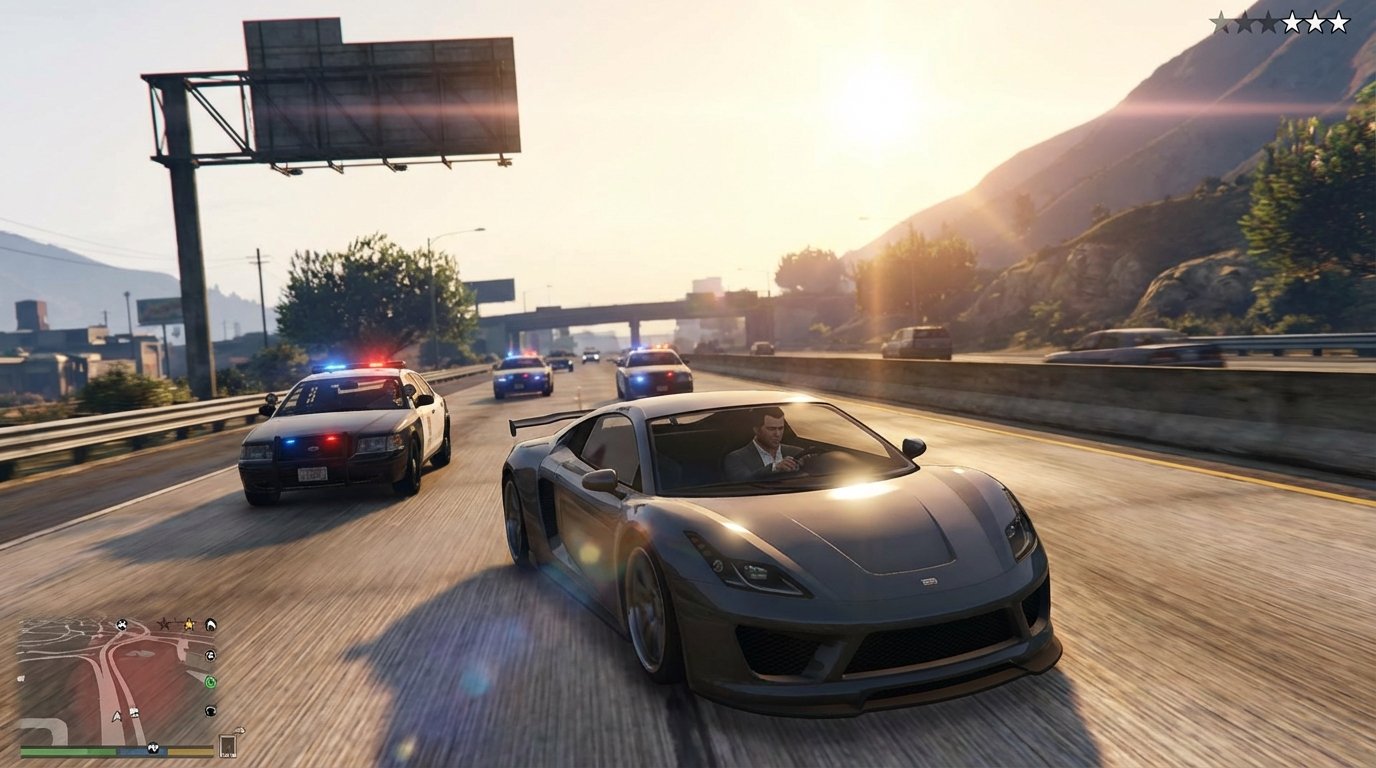1376x768 pixels.
Task: Select the green circle icon beside the minimap
Action: tap(211, 683)
